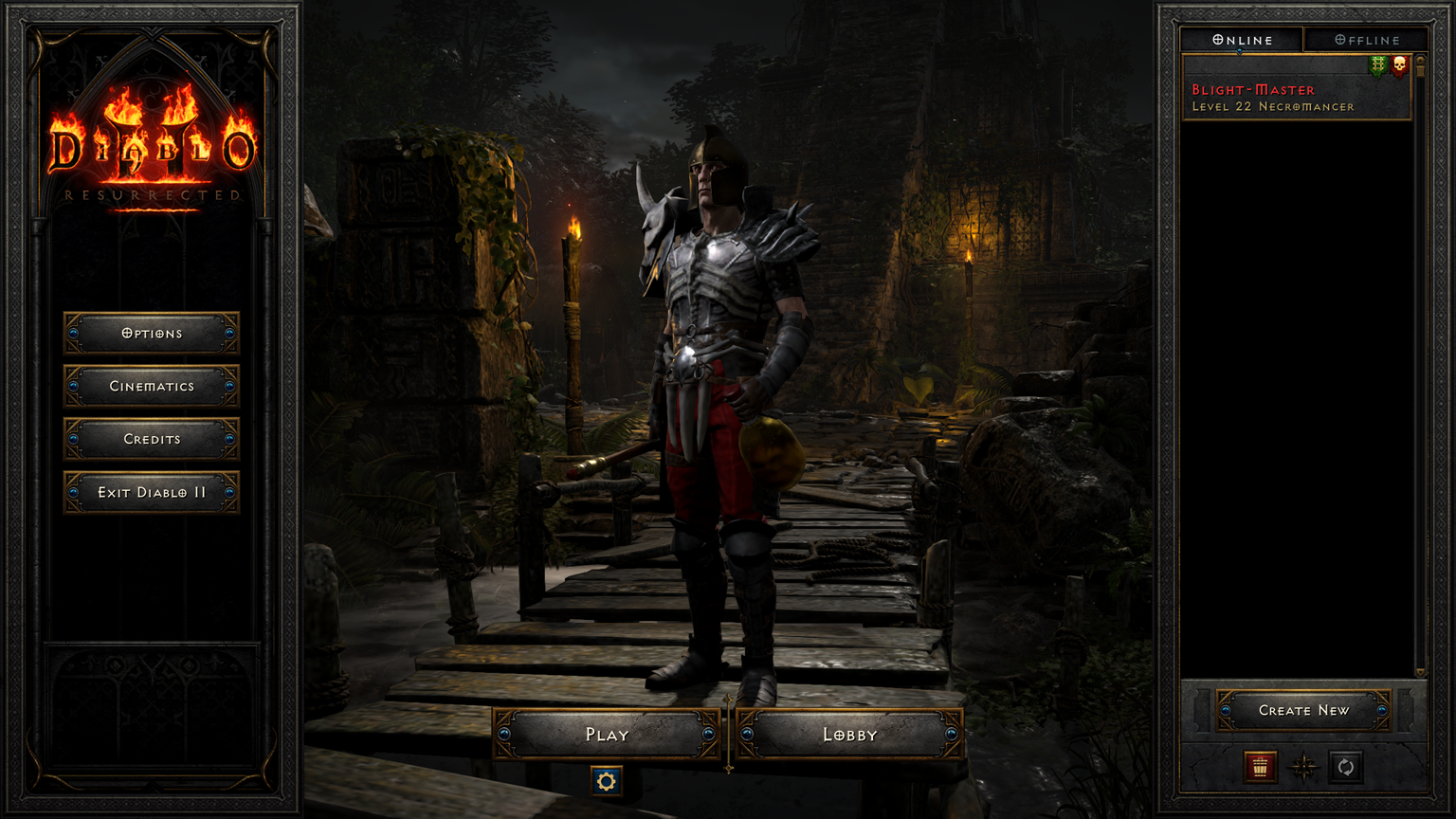Click the refresh character list icon
Screen dimensions: 1456x819
click(1347, 768)
